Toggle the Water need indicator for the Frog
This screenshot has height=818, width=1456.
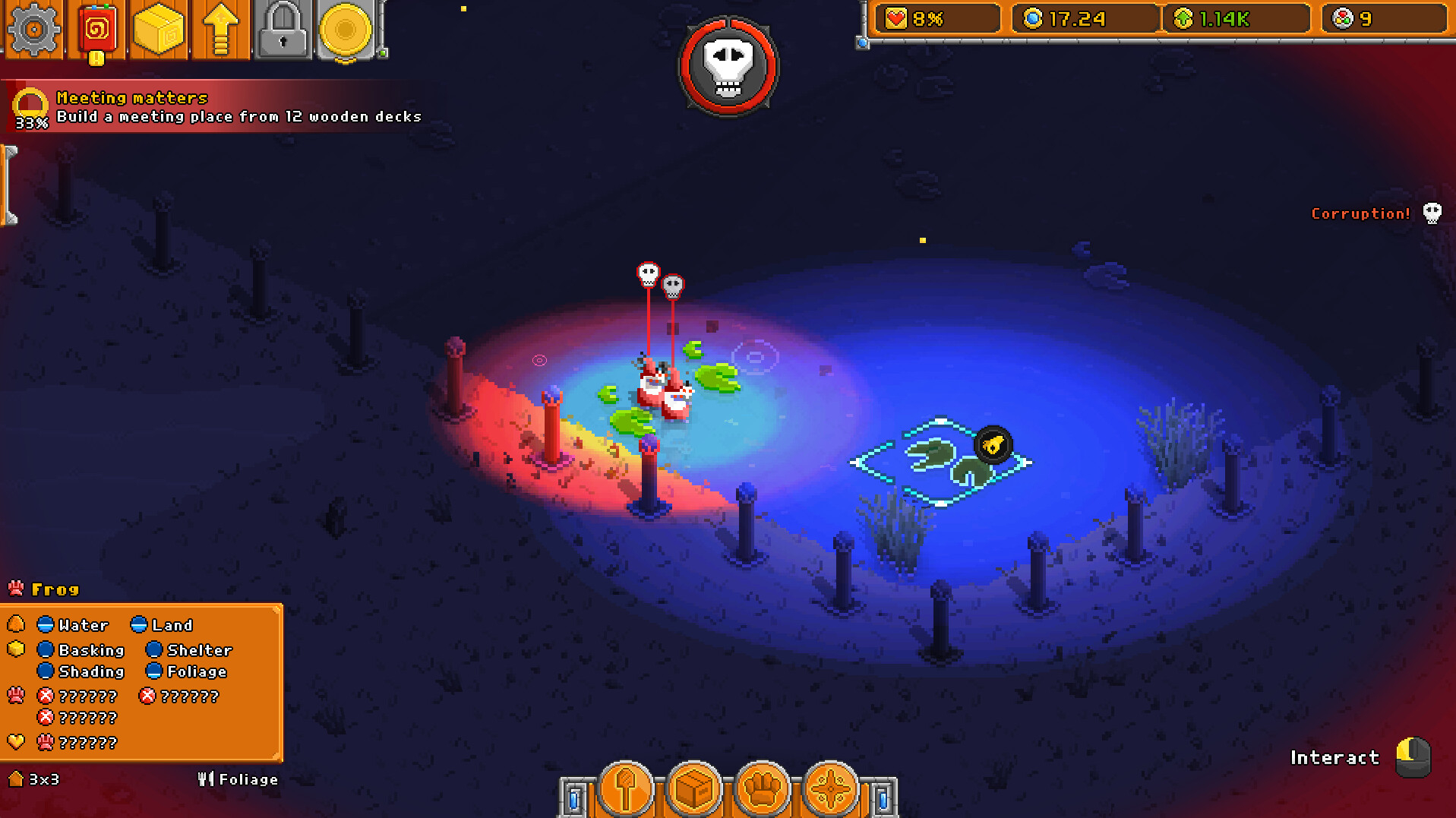(47, 624)
